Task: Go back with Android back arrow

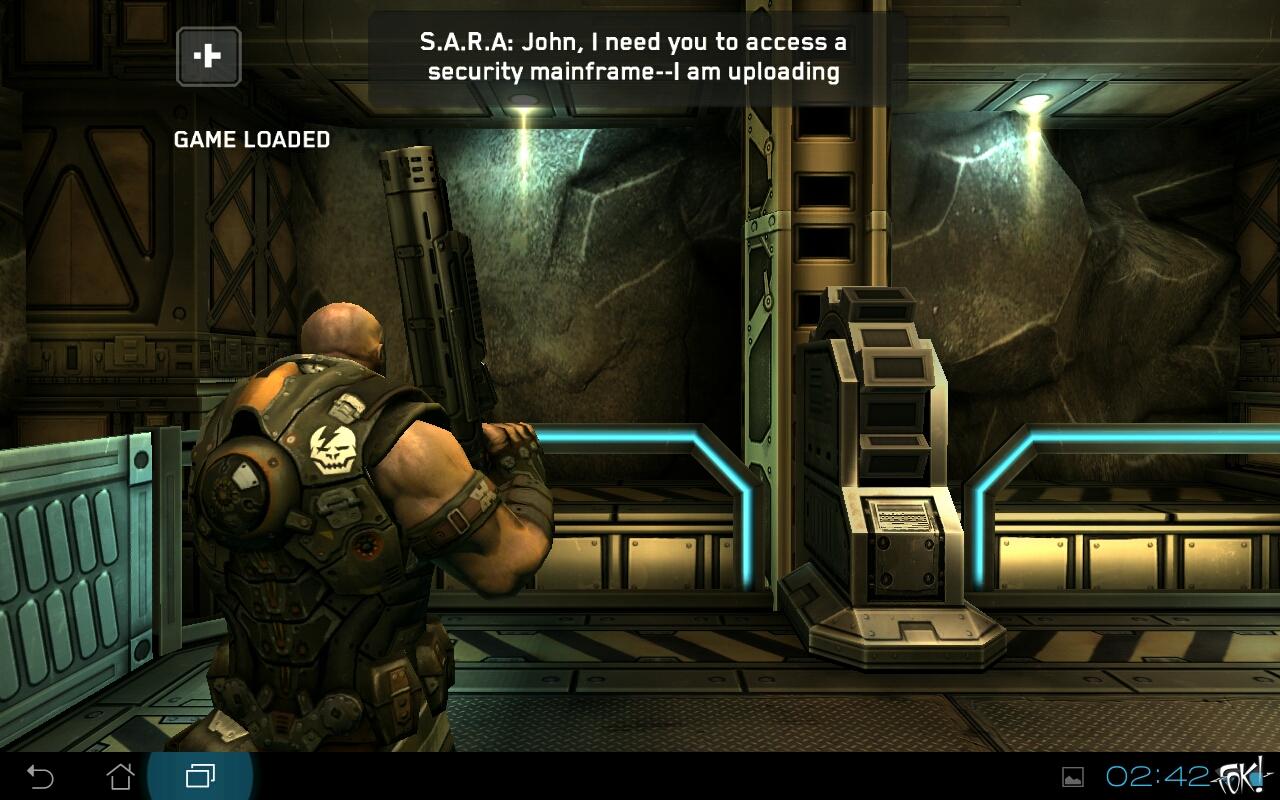Action: tap(40, 776)
